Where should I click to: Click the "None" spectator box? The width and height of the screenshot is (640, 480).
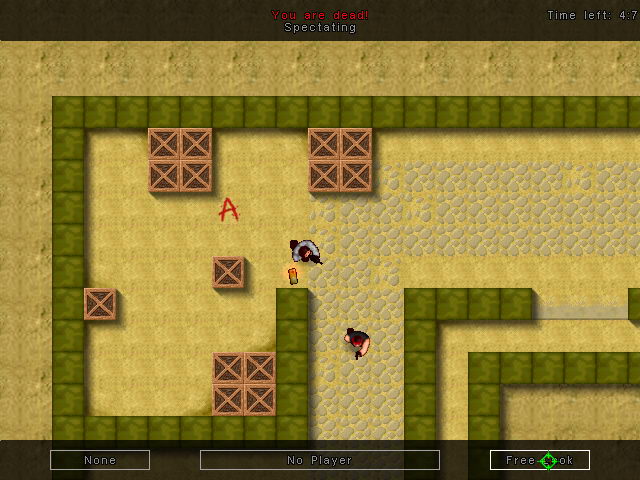[100, 460]
